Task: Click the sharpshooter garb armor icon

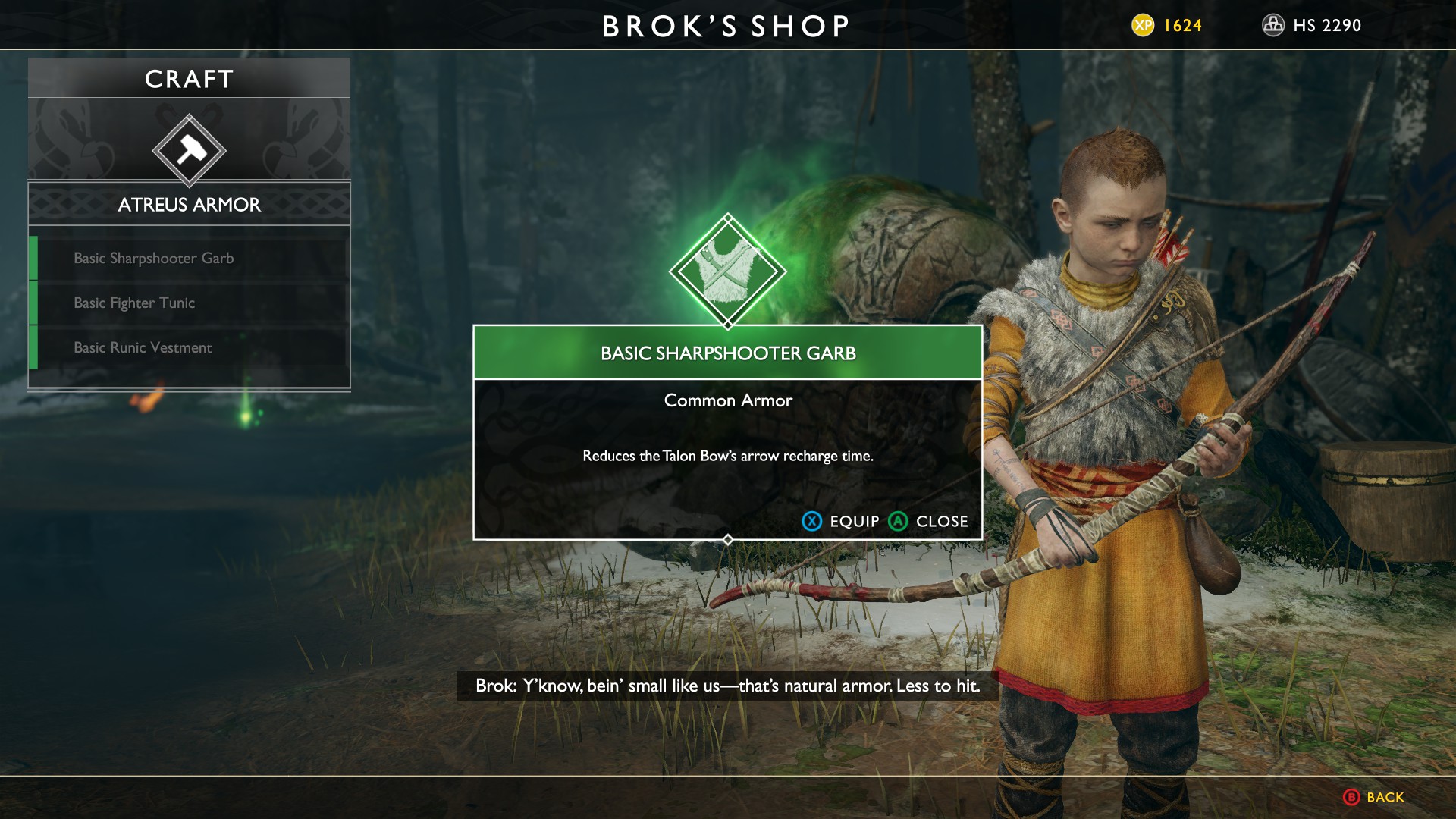Action: pos(727,271)
